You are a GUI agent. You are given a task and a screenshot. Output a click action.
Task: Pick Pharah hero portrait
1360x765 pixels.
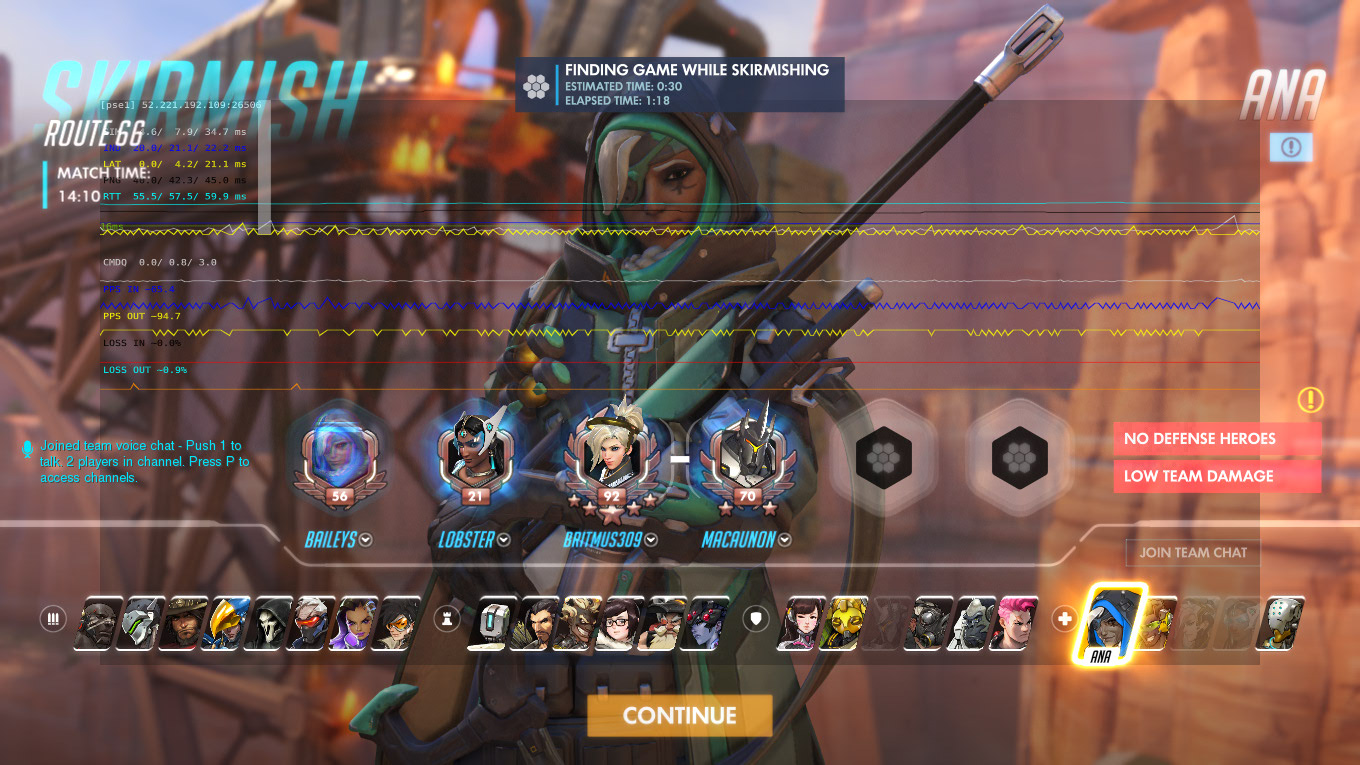(x=229, y=622)
